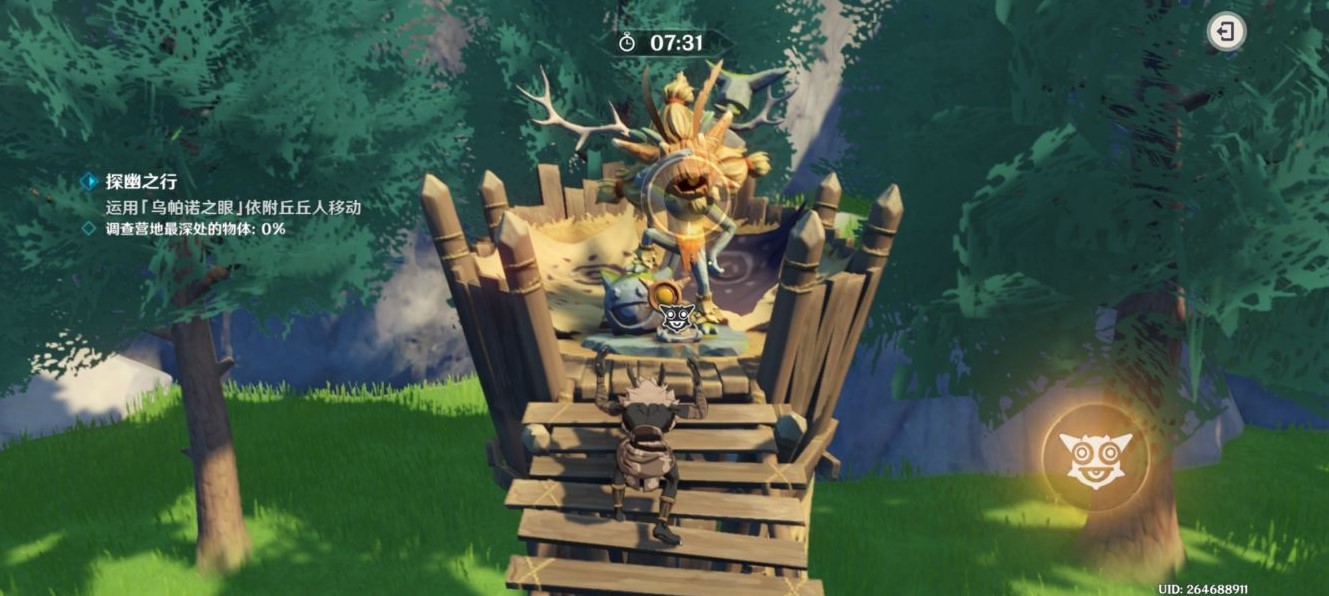Open the 探幽之行 quest tracker
This screenshot has width=1329, height=596.
click(x=141, y=181)
